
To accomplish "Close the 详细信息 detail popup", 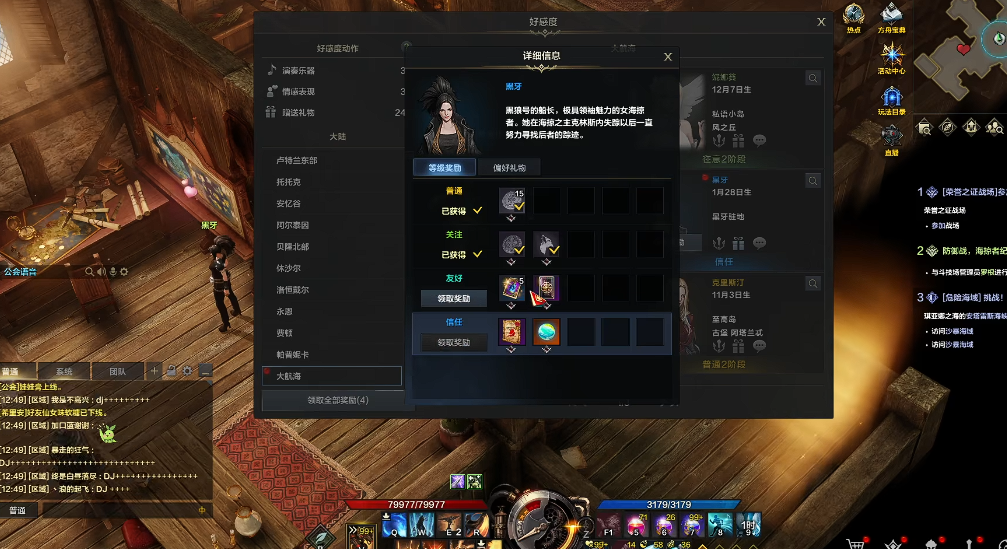I will [x=668, y=57].
